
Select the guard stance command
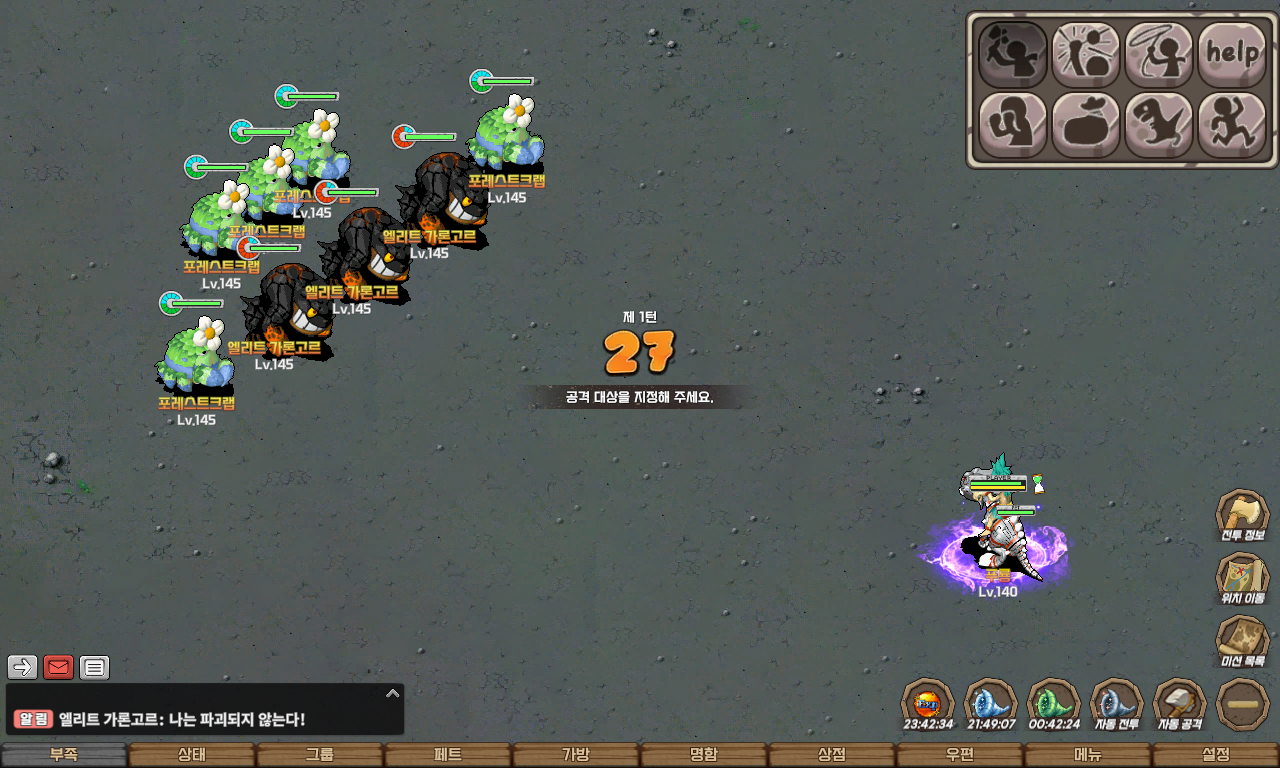1012,125
